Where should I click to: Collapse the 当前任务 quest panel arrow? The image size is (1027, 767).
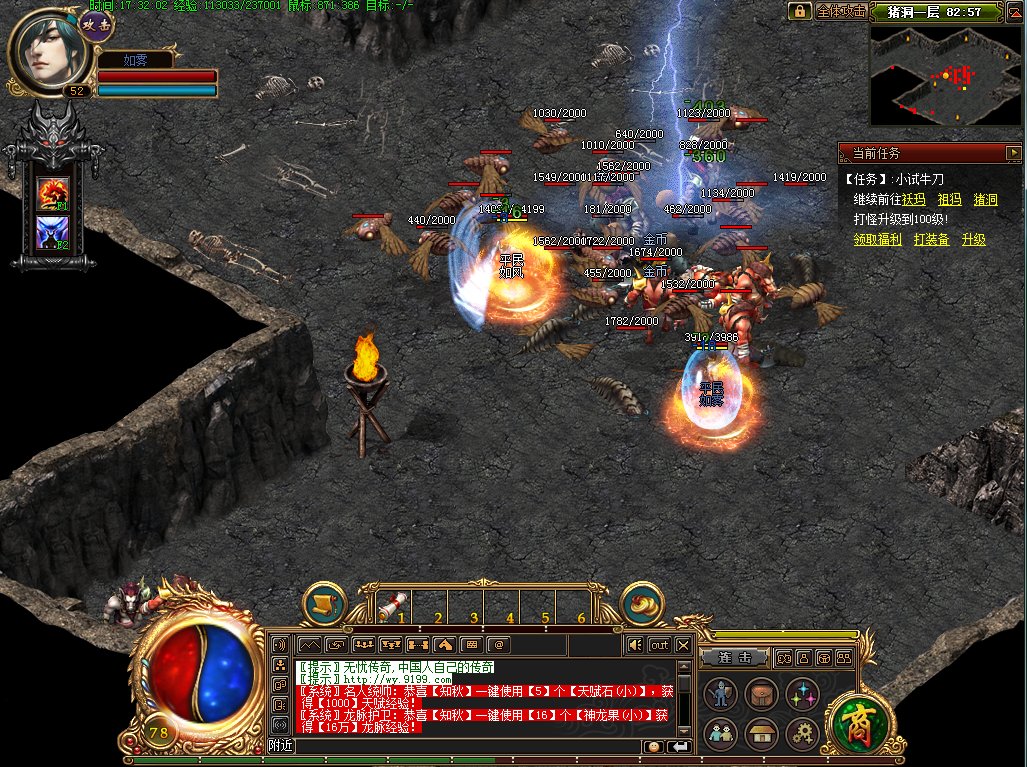pyautogui.click(x=1013, y=154)
